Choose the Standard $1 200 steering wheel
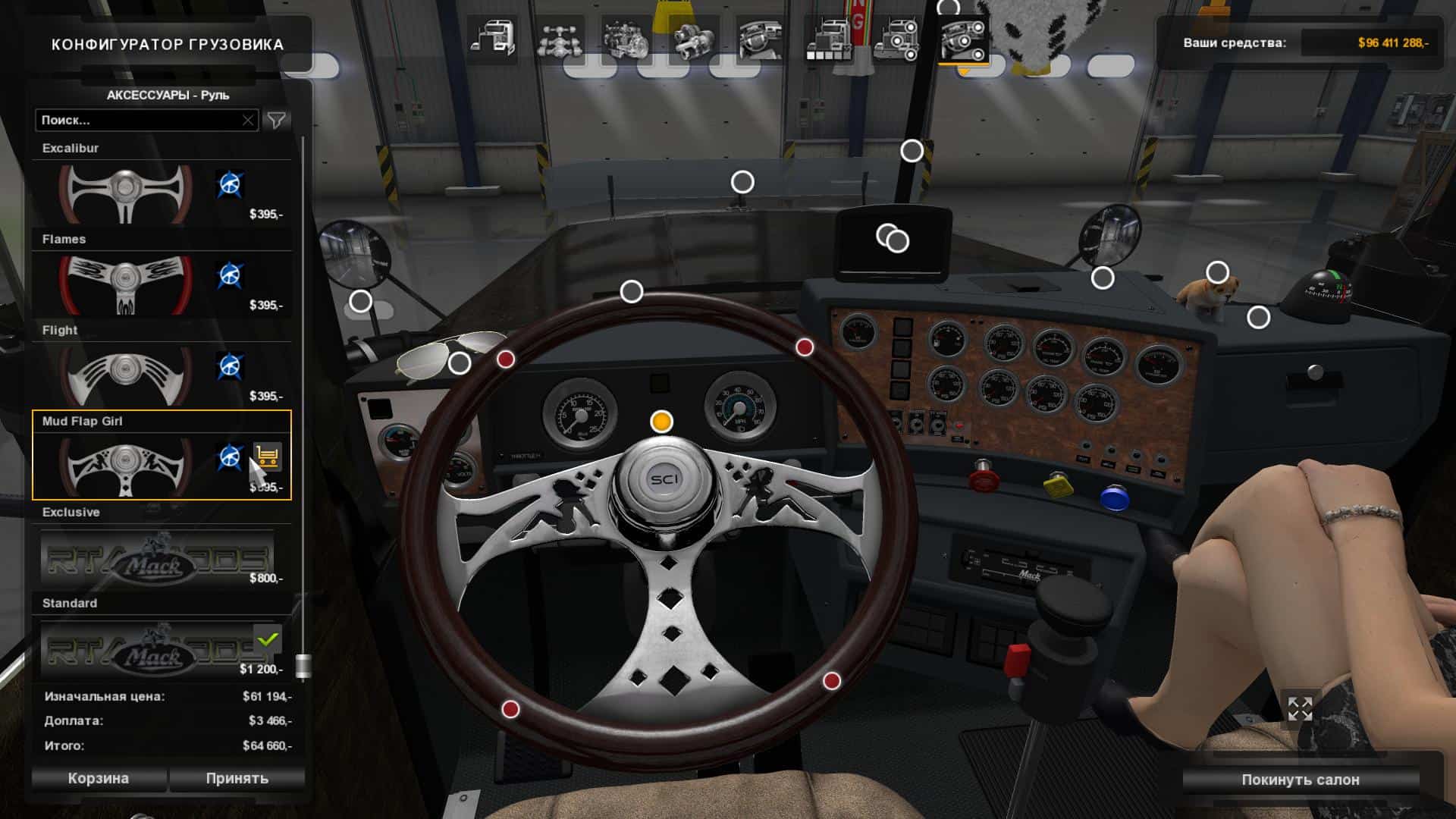1456x819 pixels. click(x=156, y=649)
